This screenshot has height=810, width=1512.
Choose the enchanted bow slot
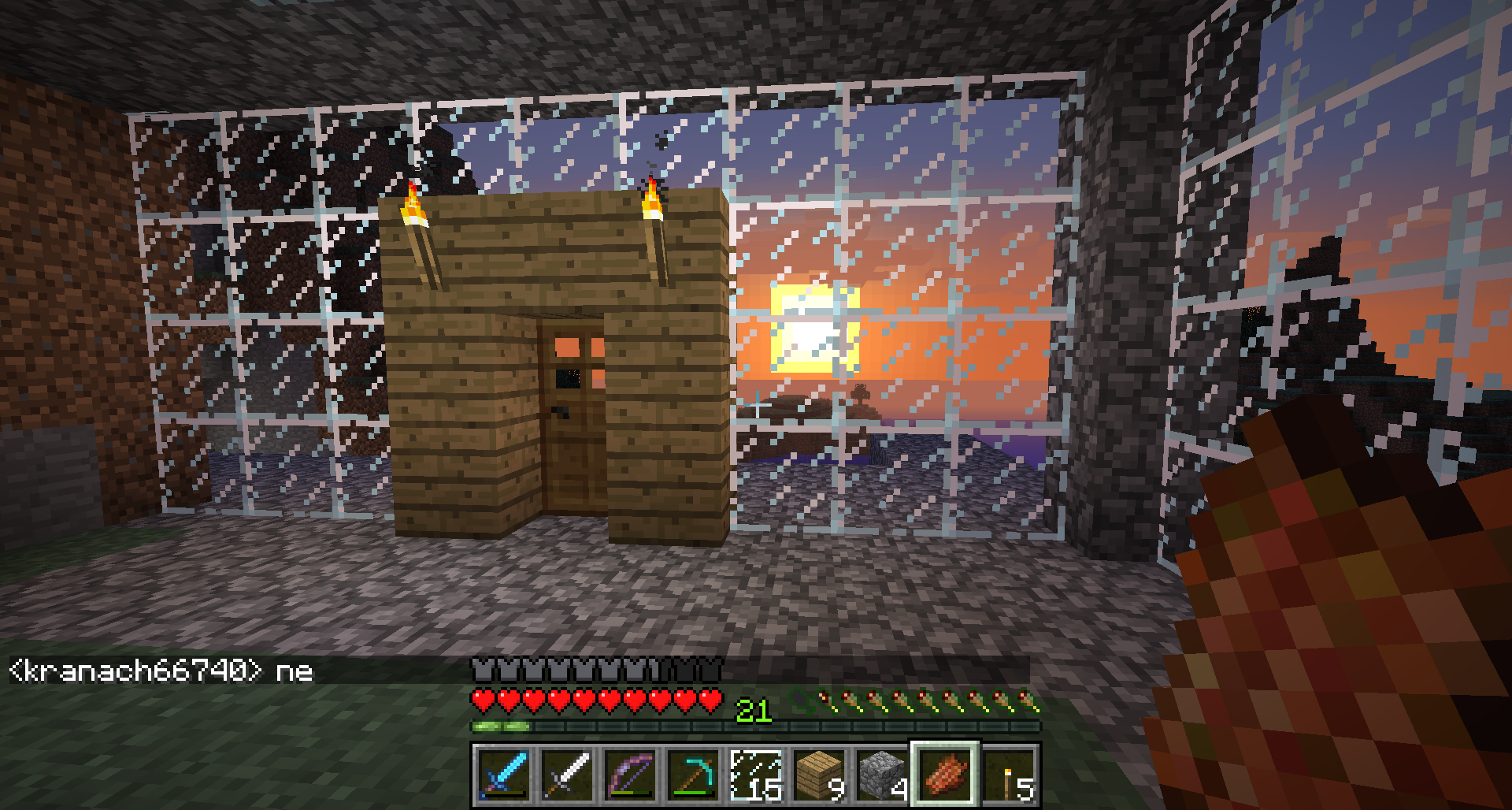tap(630, 775)
